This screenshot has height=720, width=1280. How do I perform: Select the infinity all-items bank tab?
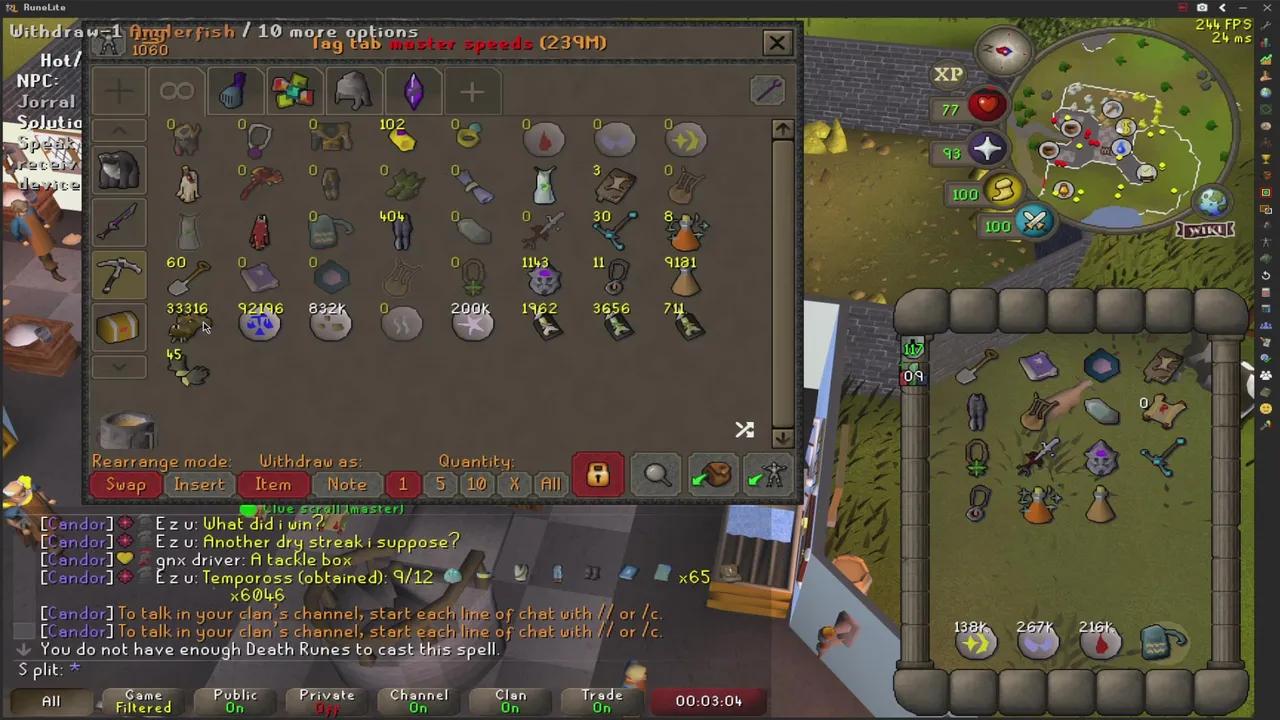pyautogui.click(x=176, y=91)
